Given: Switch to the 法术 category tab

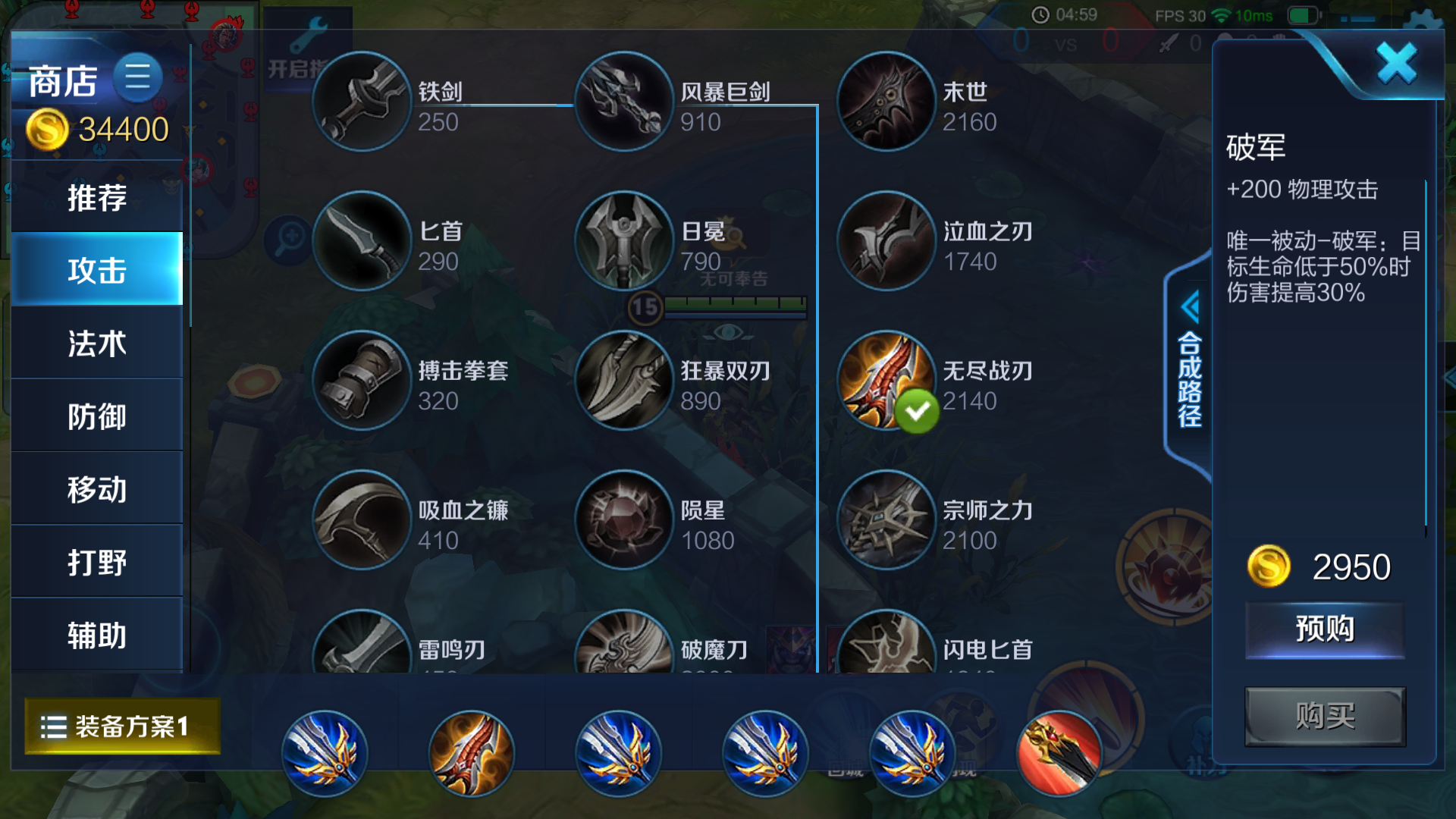Looking at the screenshot, I should tap(96, 343).
